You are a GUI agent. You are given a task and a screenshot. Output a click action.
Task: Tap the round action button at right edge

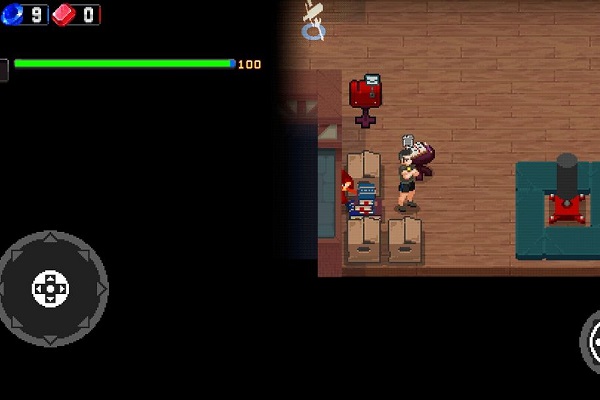click(x=592, y=342)
